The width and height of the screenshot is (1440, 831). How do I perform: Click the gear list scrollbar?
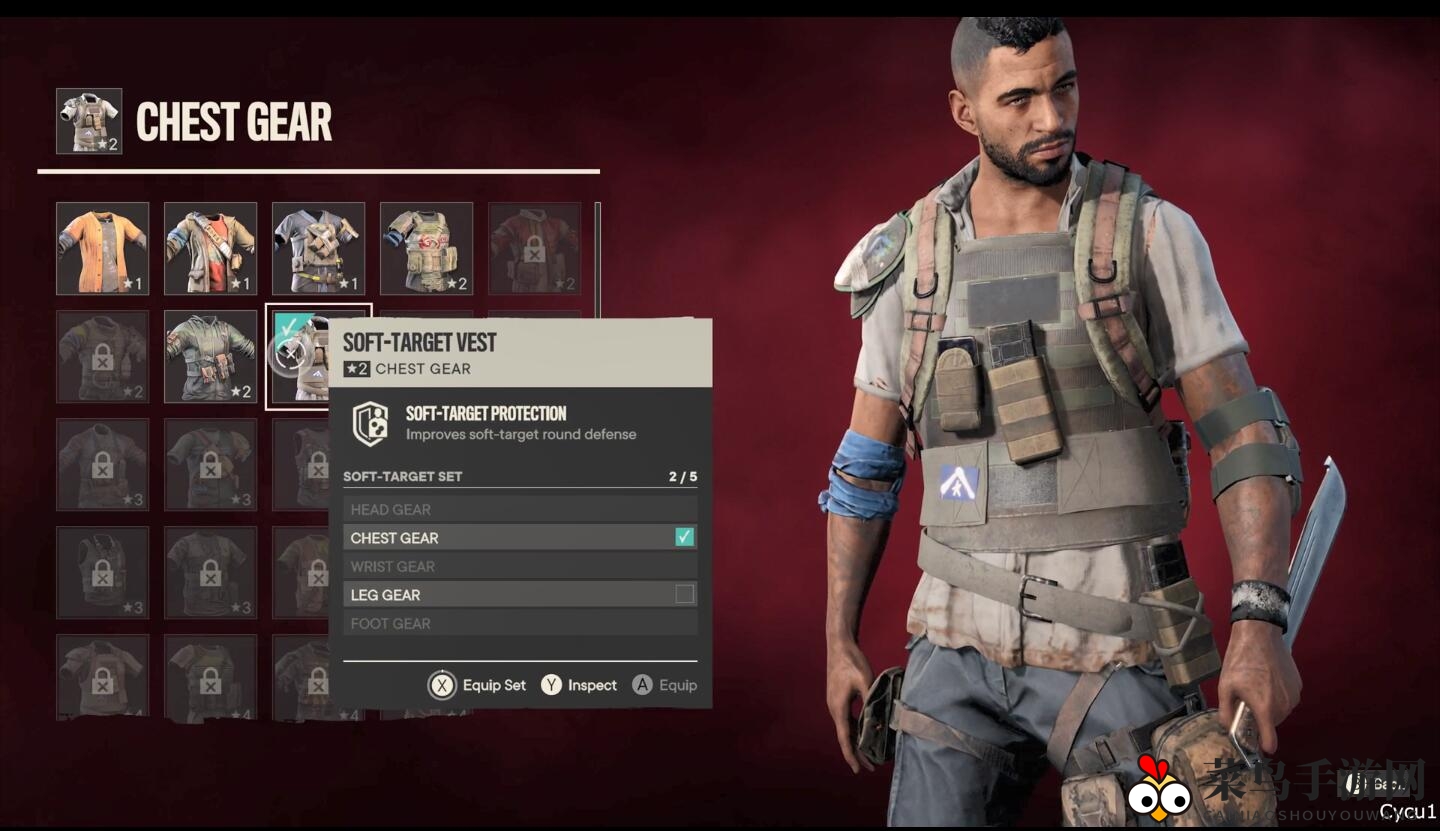(x=598, y=258)
